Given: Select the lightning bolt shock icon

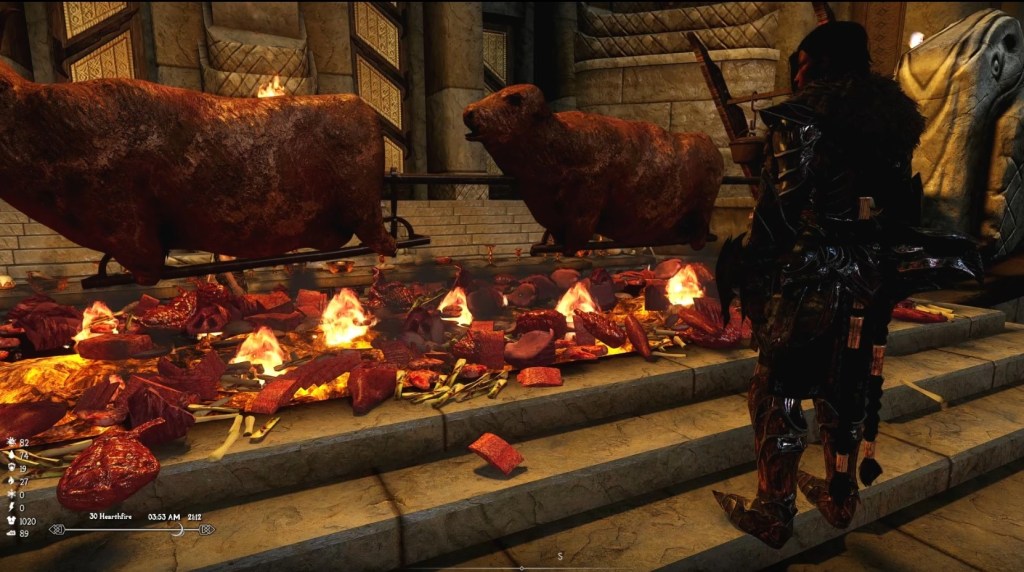Looking at the screenshot, I should coord(10,507).
